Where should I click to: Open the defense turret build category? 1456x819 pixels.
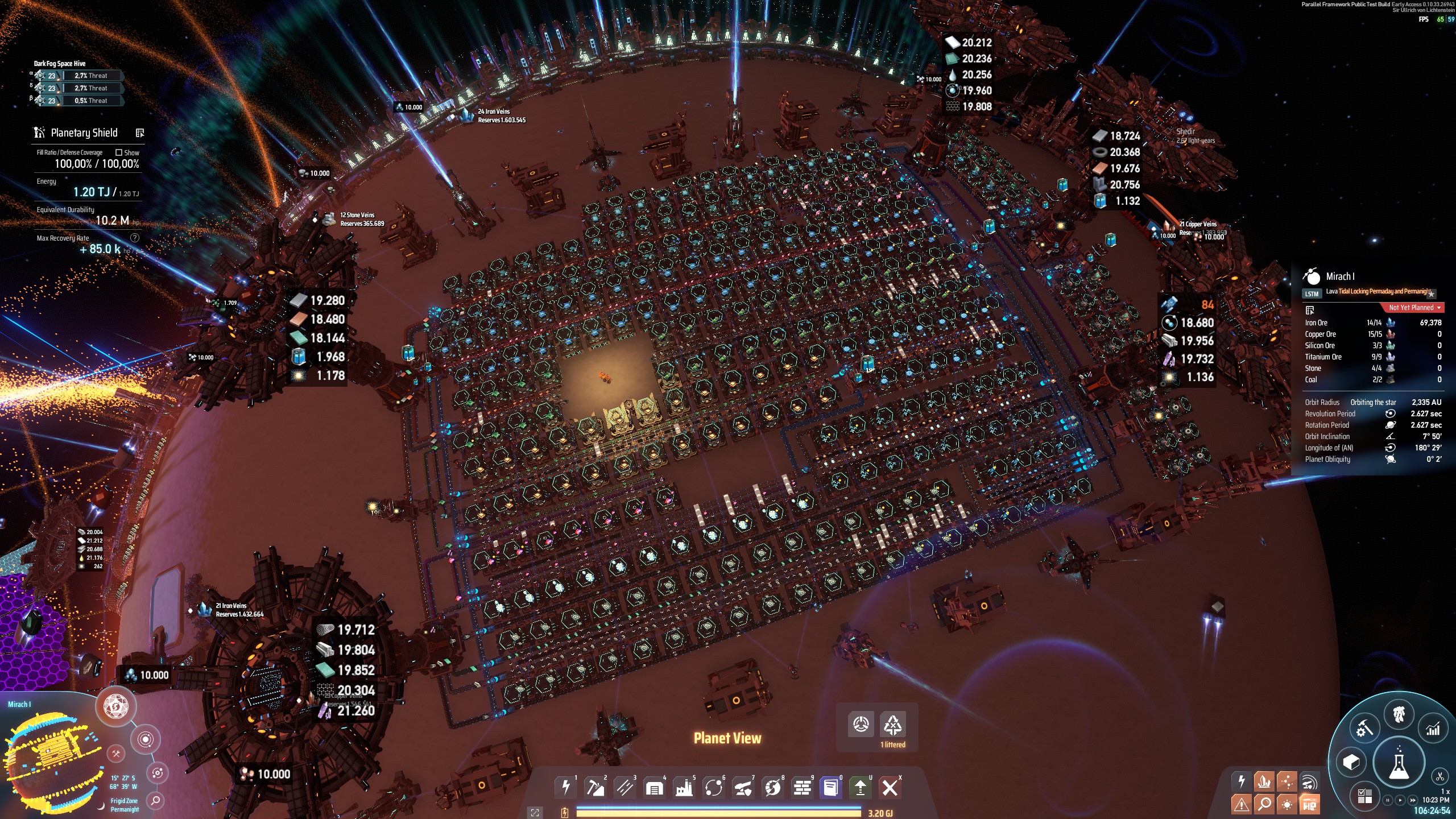(x=743, y=787)
